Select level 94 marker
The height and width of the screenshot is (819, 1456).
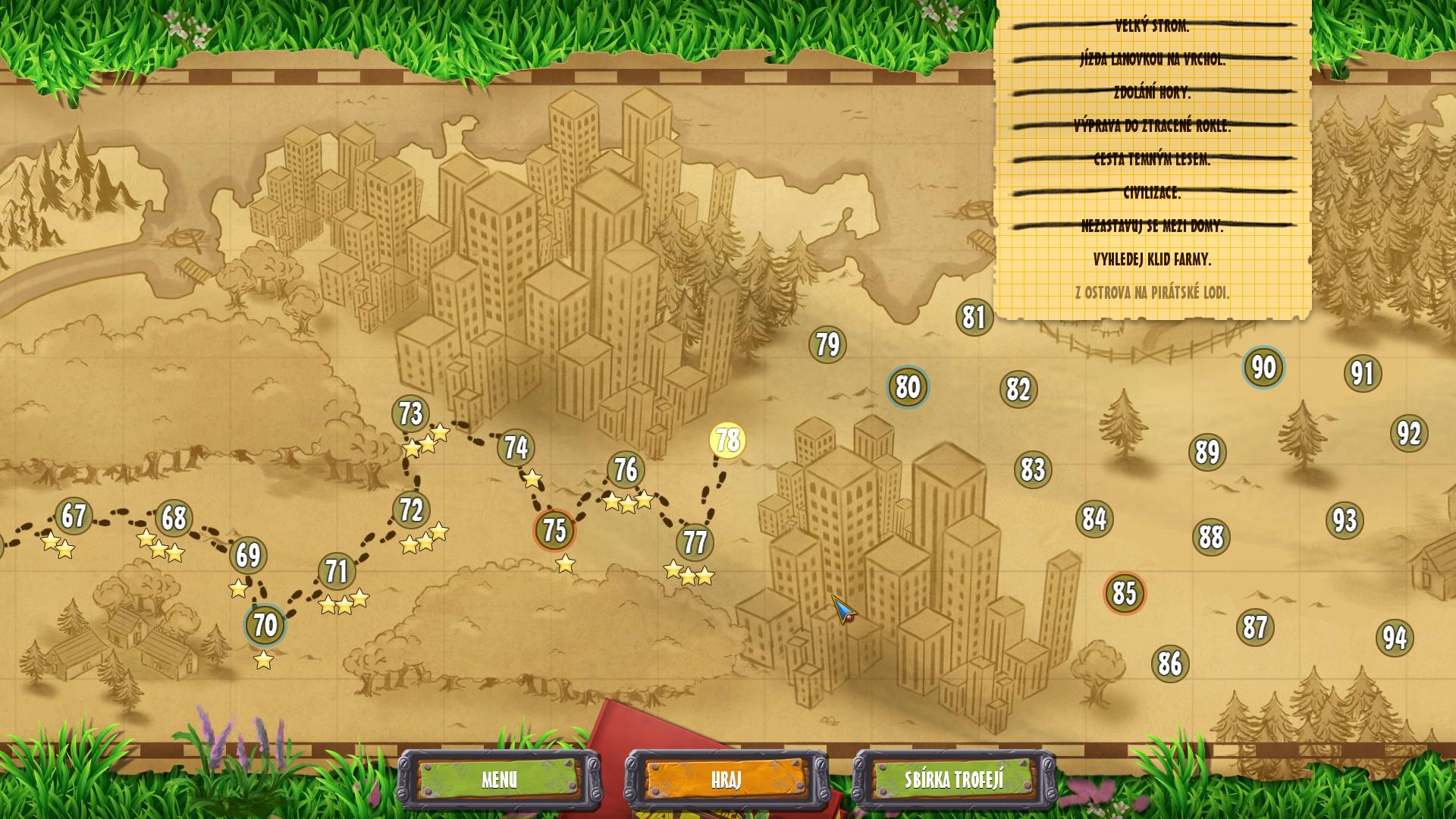(x=1395, y=639)
